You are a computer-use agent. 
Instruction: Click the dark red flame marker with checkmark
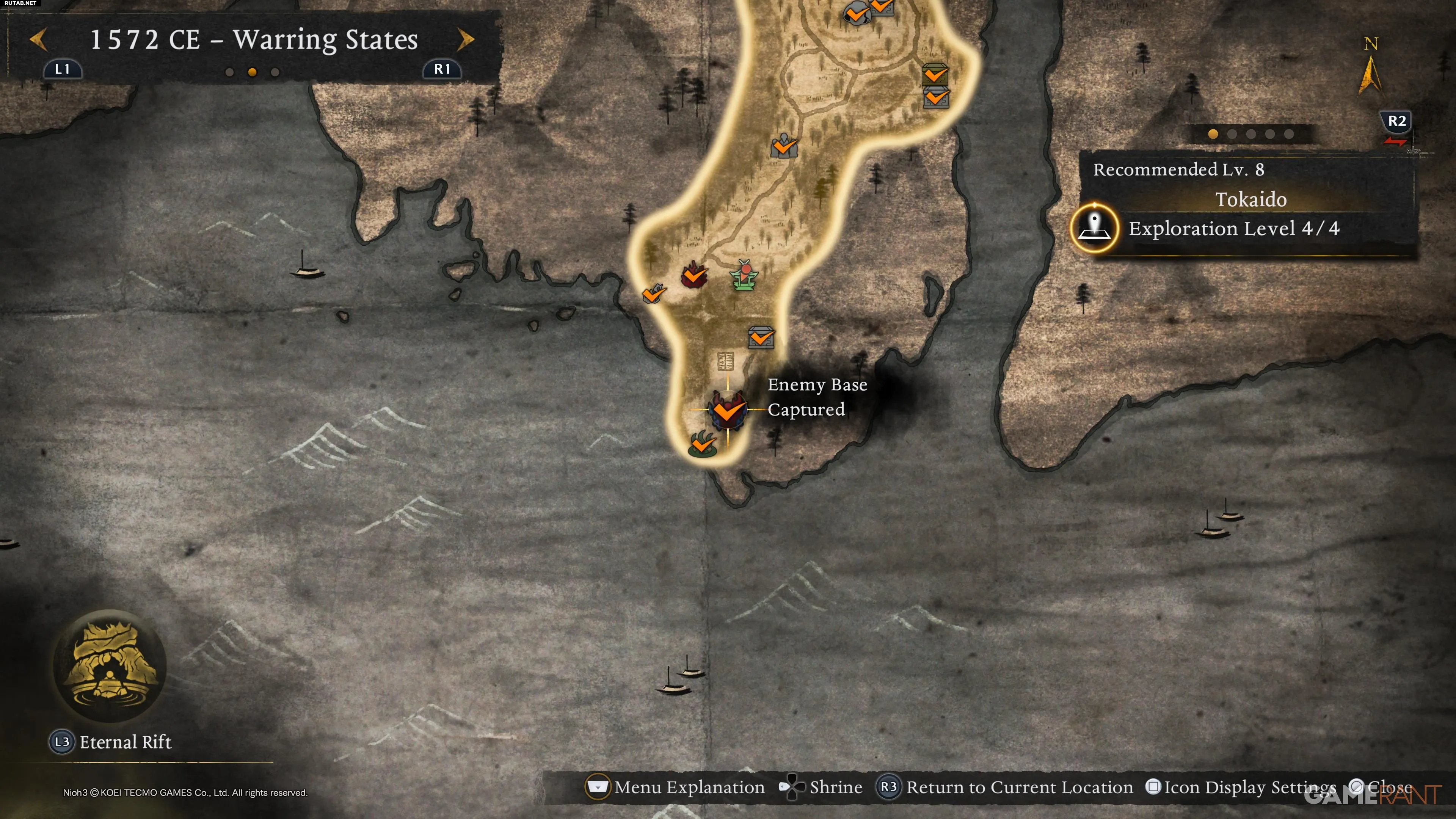pos(693,275)
